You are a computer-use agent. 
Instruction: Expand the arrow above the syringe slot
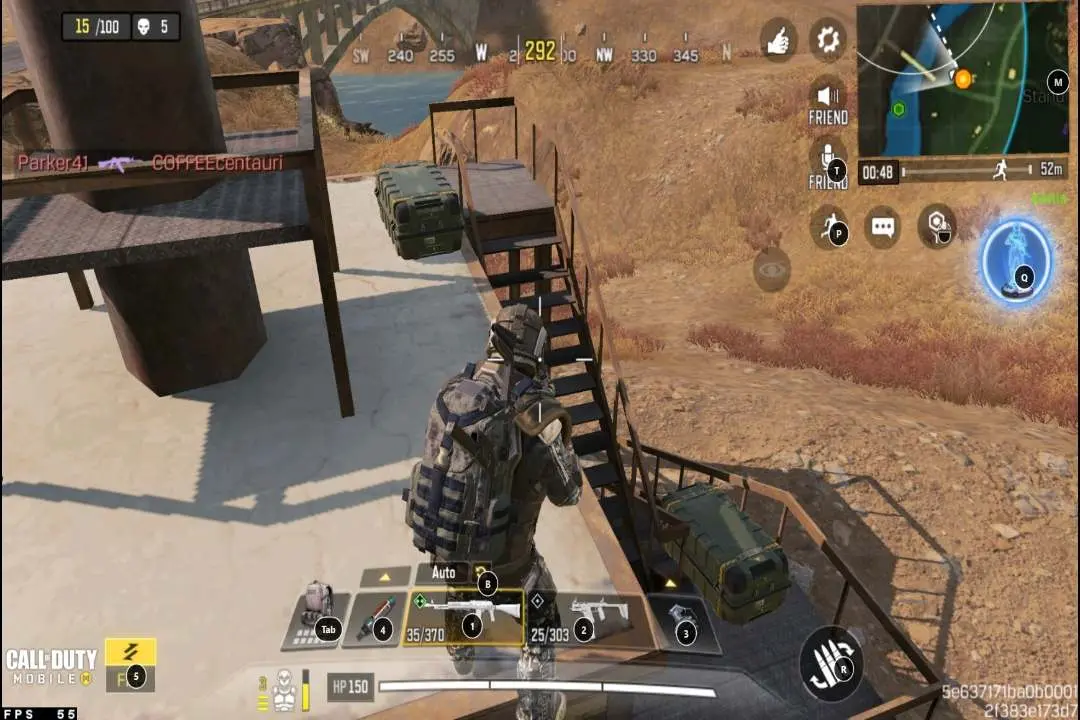coord(383,577)
